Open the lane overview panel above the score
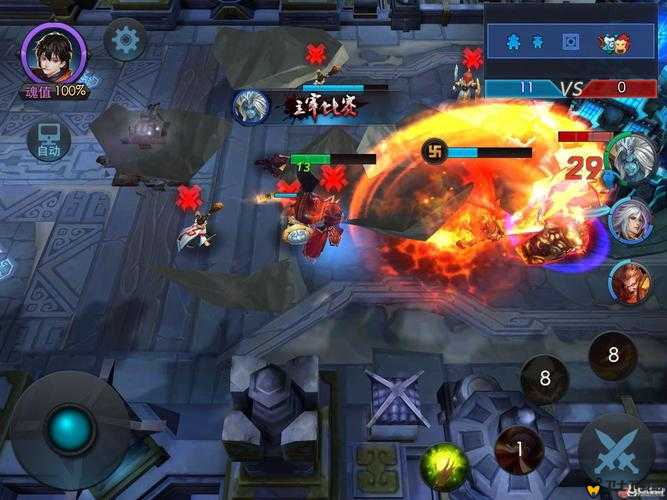 (x=571, y=41)
